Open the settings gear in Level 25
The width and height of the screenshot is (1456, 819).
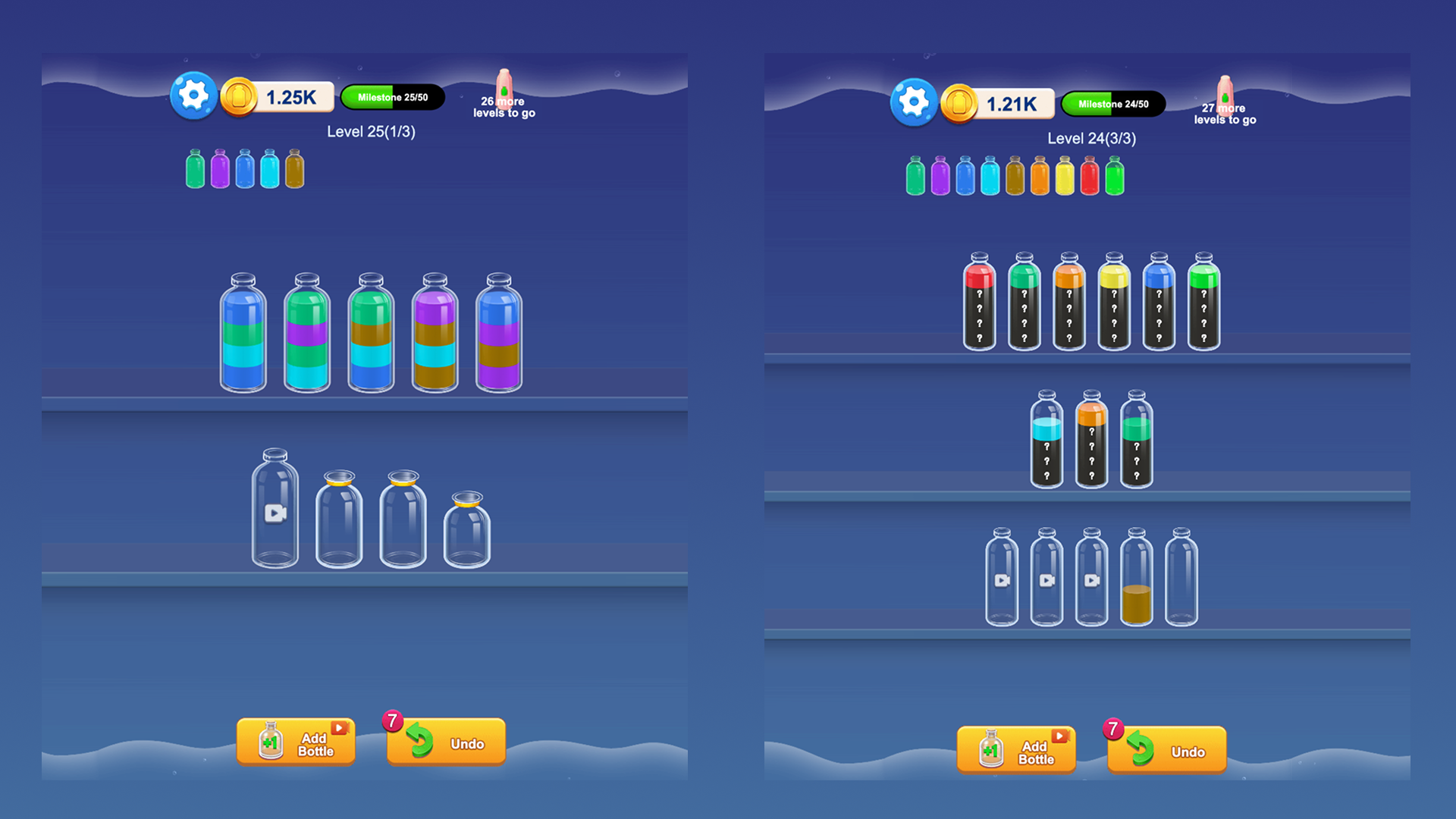pyautogui.click(x=193, y=94)
